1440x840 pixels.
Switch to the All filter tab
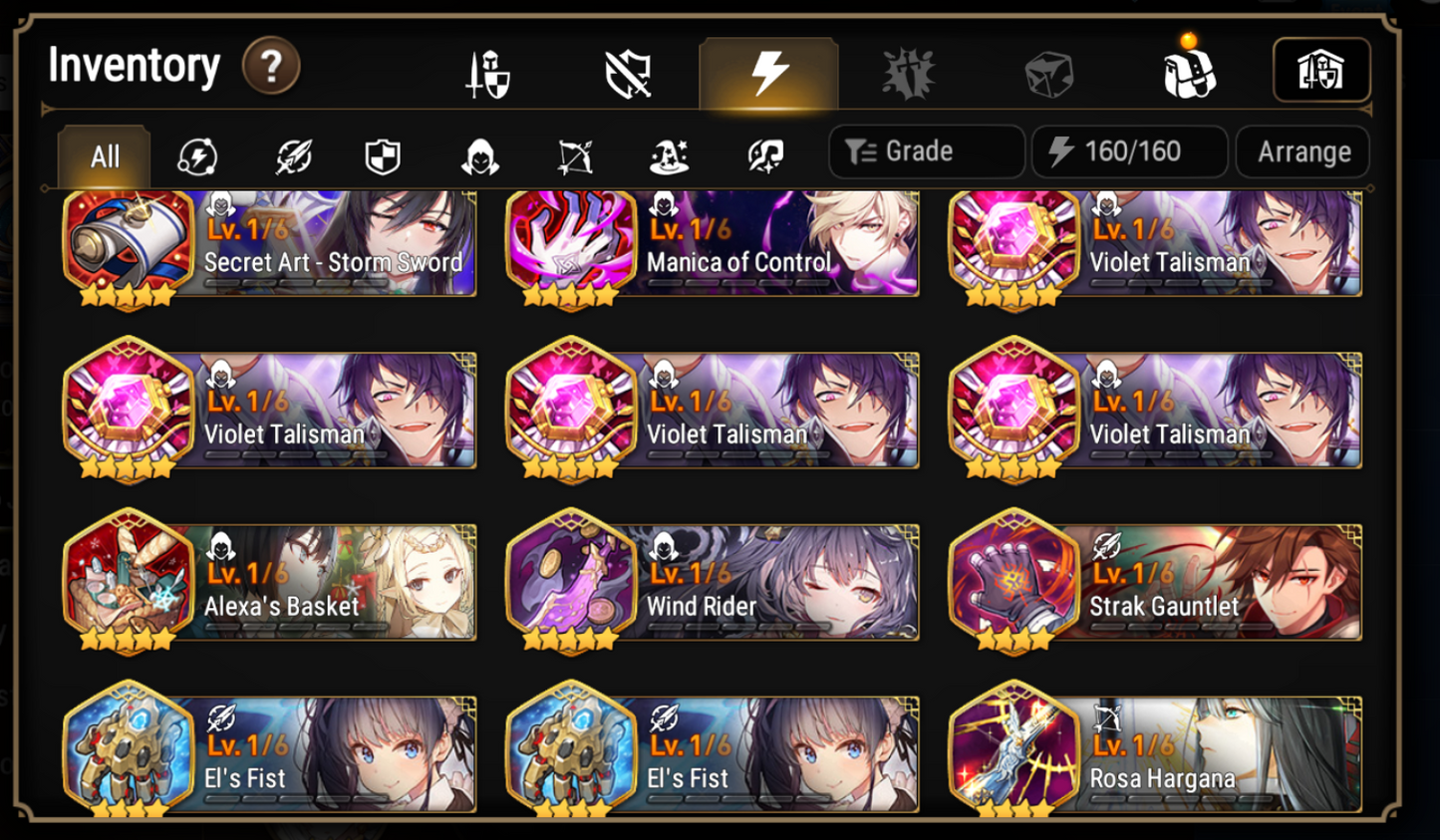104,156
